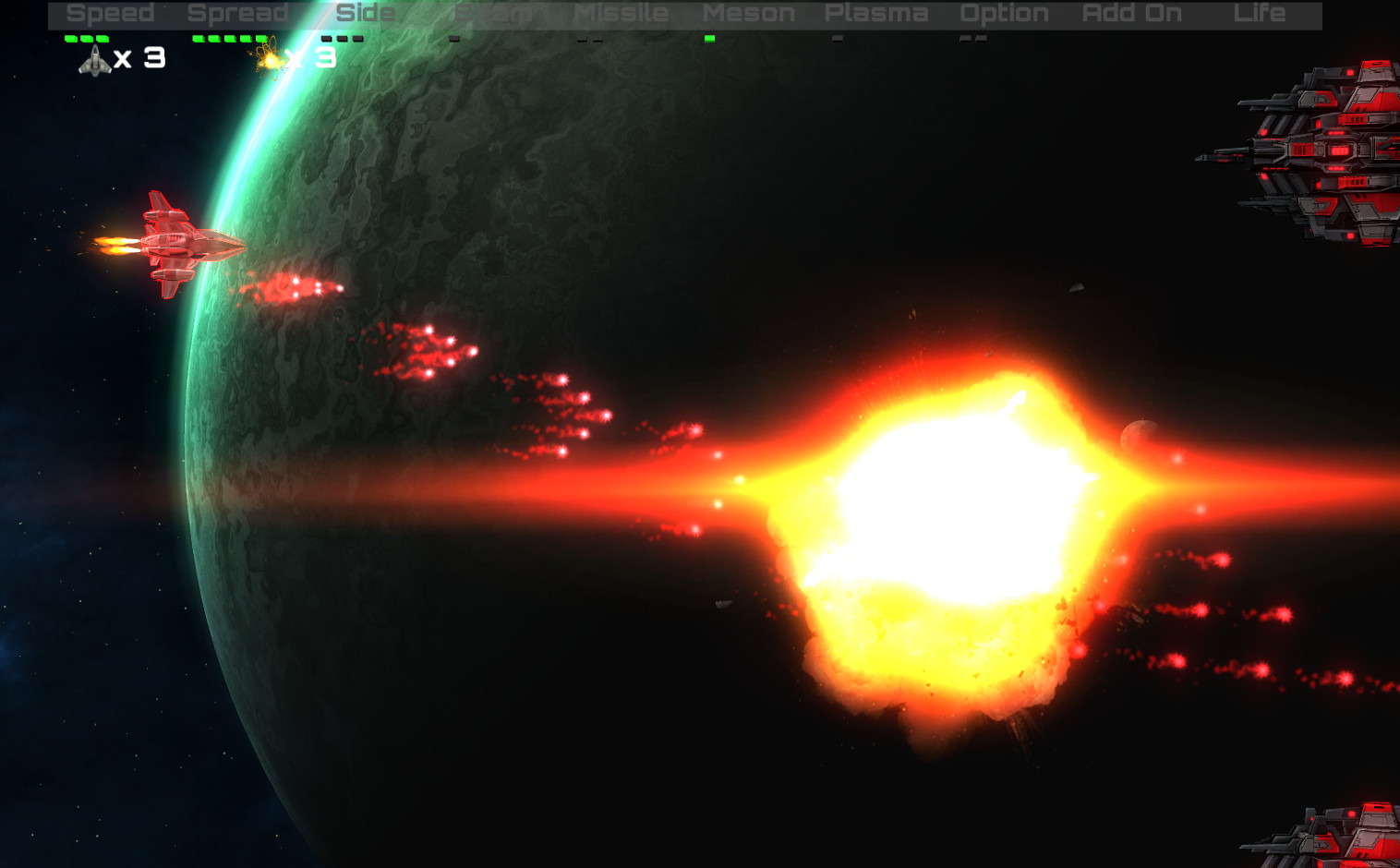Expand the Life power-up slot
Image resolution: width=1400 pixels, height=868 pixels.
click(x=1261, y=13)
